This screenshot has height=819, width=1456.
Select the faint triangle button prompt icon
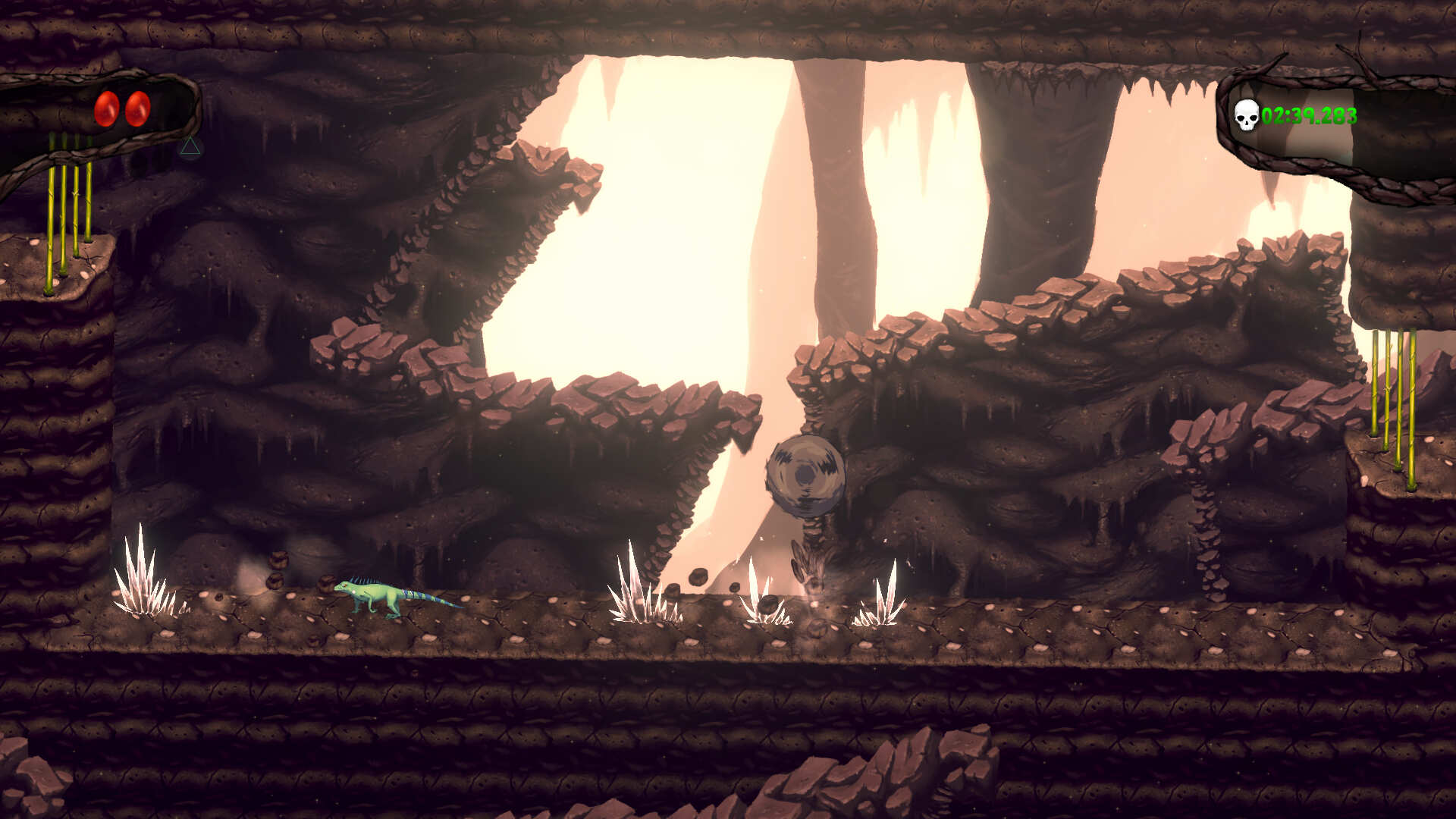point(190,147)
